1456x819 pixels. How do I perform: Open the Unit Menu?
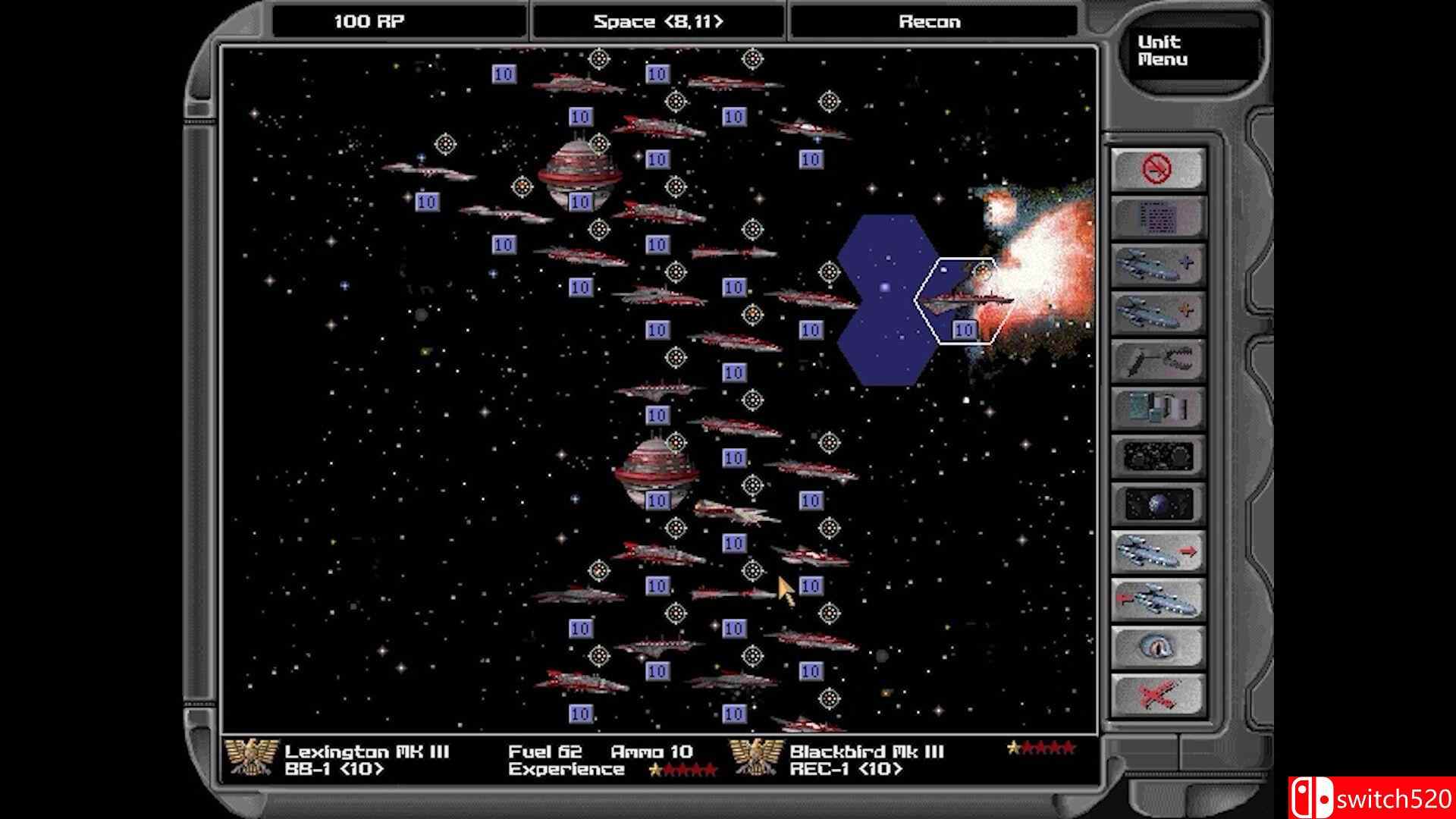tap(1160, 49)
